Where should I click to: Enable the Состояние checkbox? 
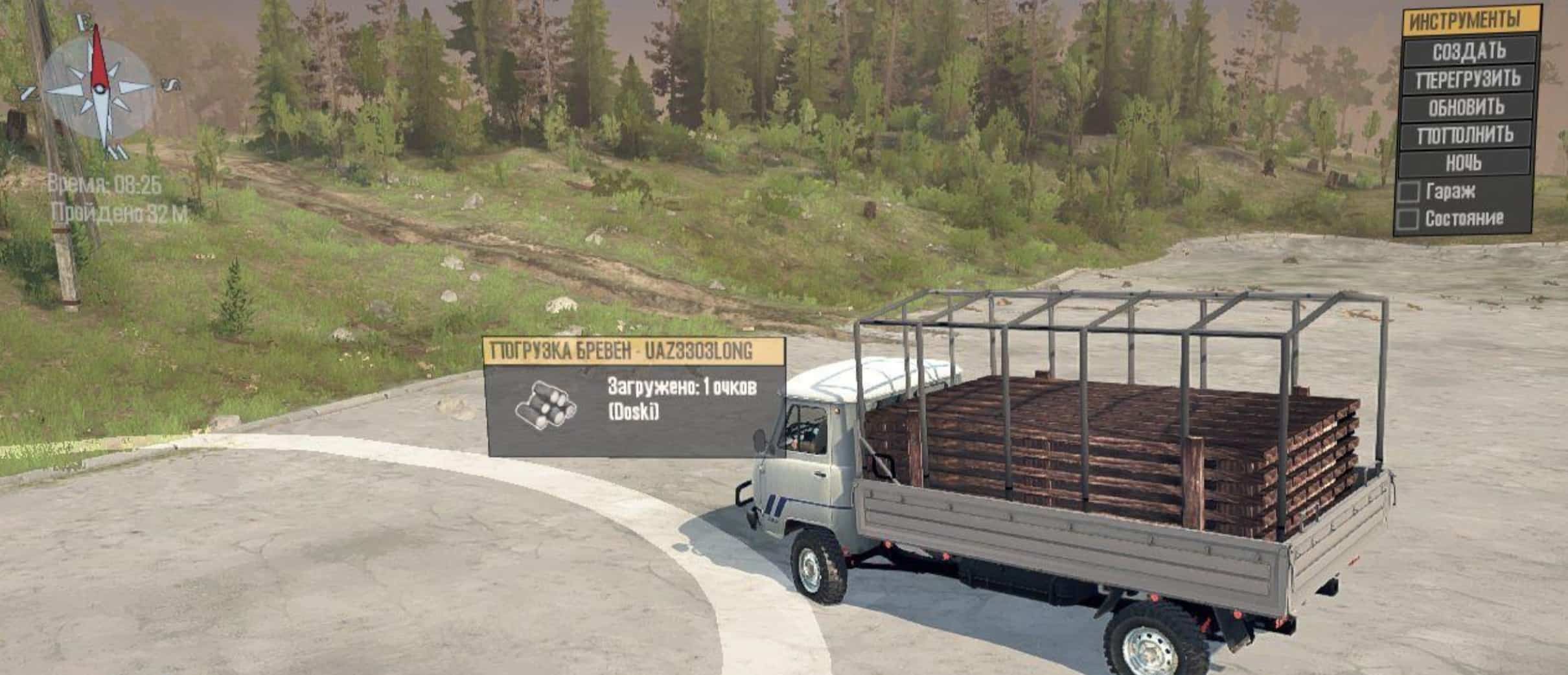tap(1408, 220)
